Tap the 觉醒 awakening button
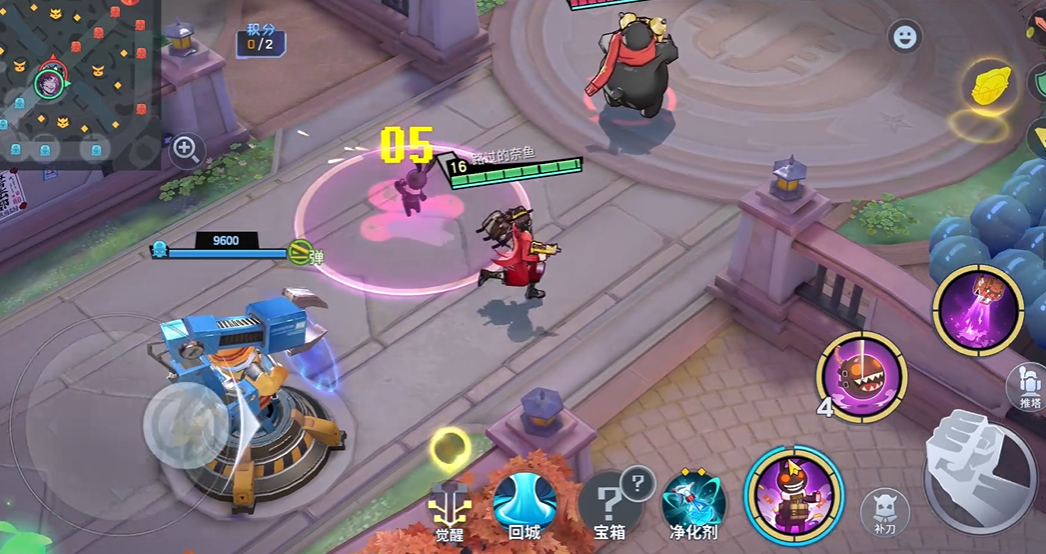The height and width of the screenshot is (554, 1046). [449, 505]
